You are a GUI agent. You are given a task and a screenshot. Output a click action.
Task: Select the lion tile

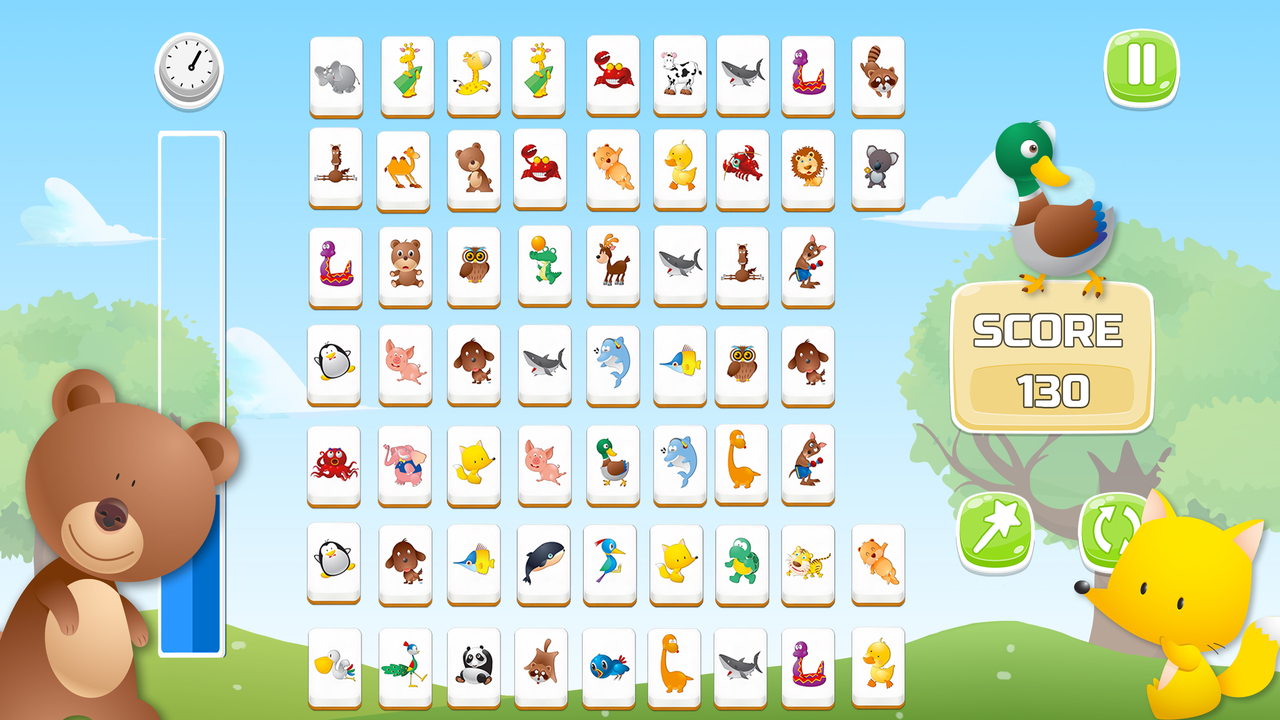809,168
